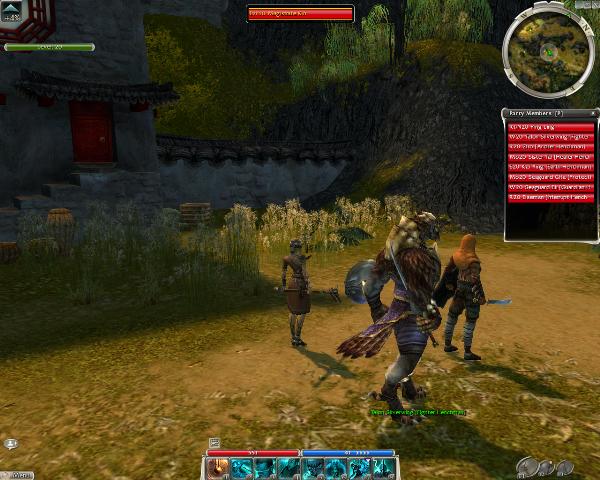Image resolution: width=600 pixels, height=480 pixels.
Task: Activate the first skill in the skill bar
Action: (218, 468)
